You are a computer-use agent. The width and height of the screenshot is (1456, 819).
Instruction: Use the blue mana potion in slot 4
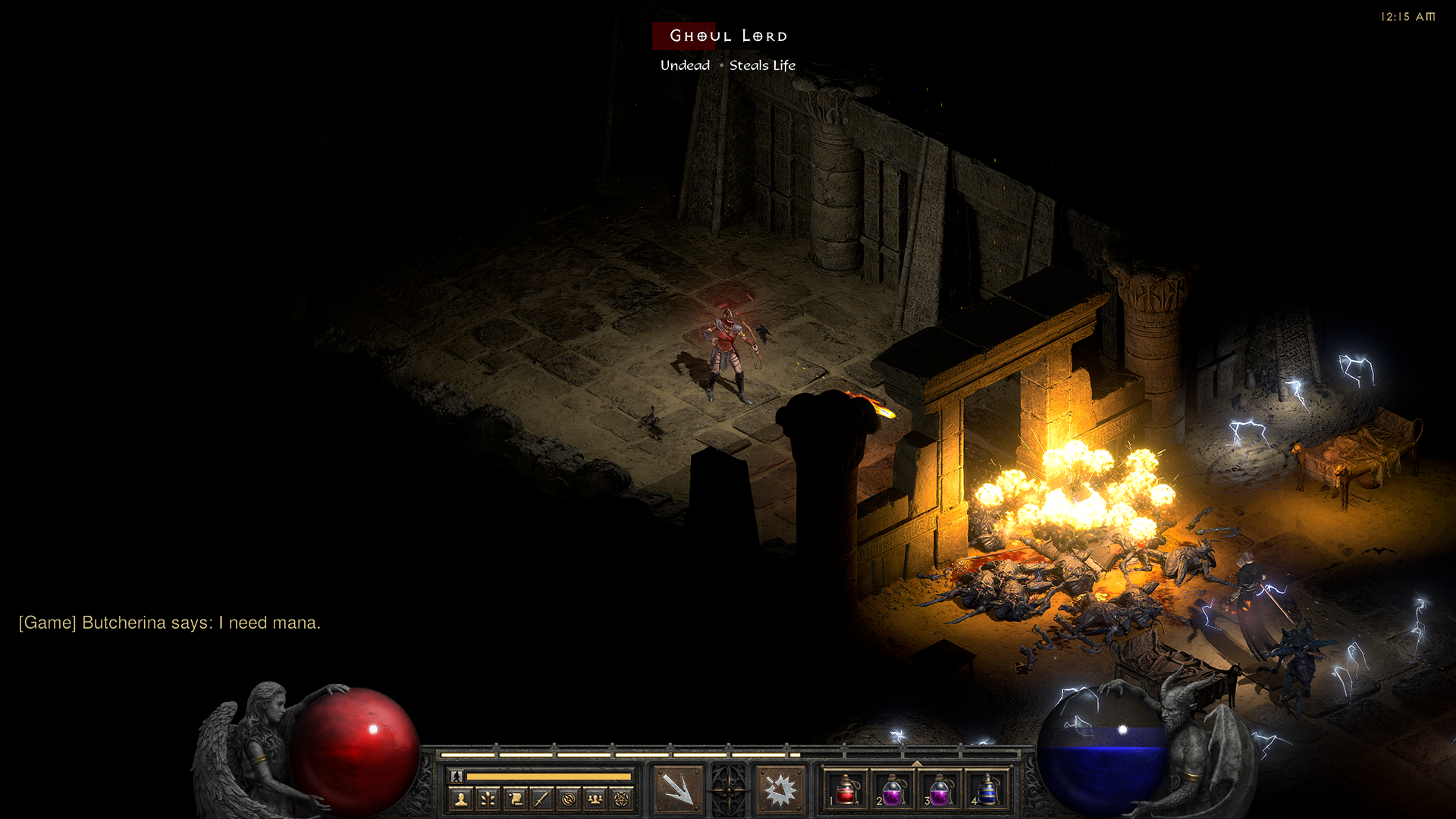(x=987, y=790)
